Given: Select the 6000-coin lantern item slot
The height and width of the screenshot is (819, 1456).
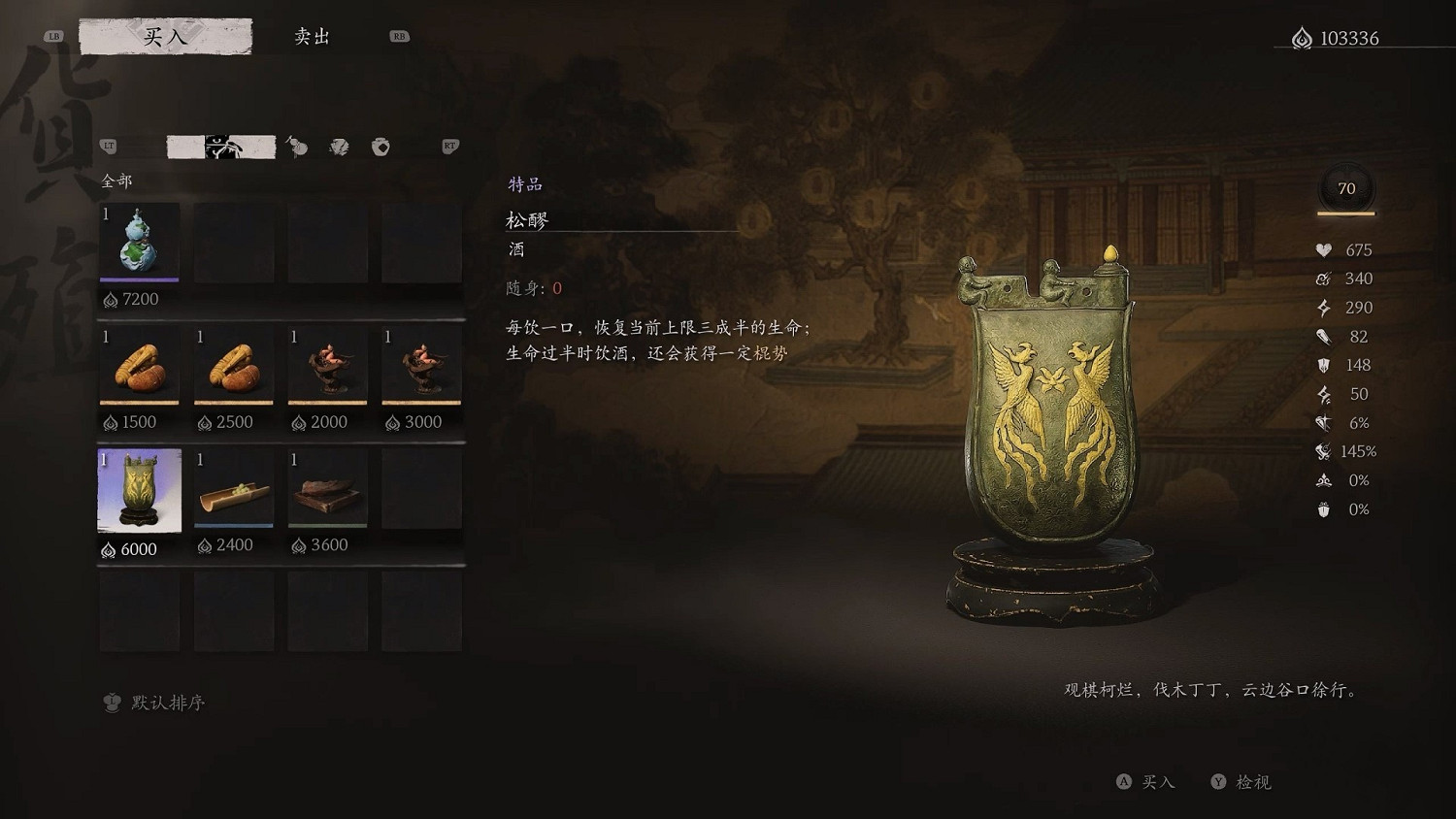Looking at the screenshot, I should click(139, 492).
